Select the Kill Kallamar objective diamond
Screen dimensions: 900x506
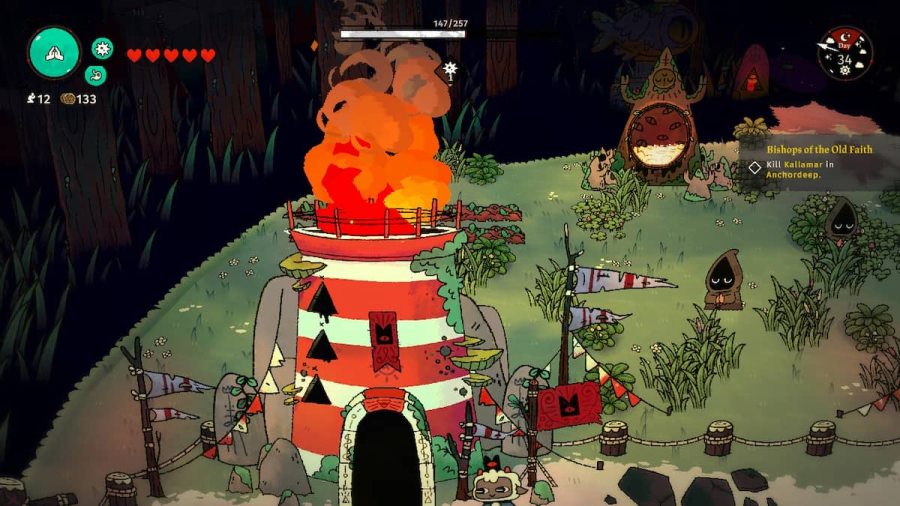755,167
